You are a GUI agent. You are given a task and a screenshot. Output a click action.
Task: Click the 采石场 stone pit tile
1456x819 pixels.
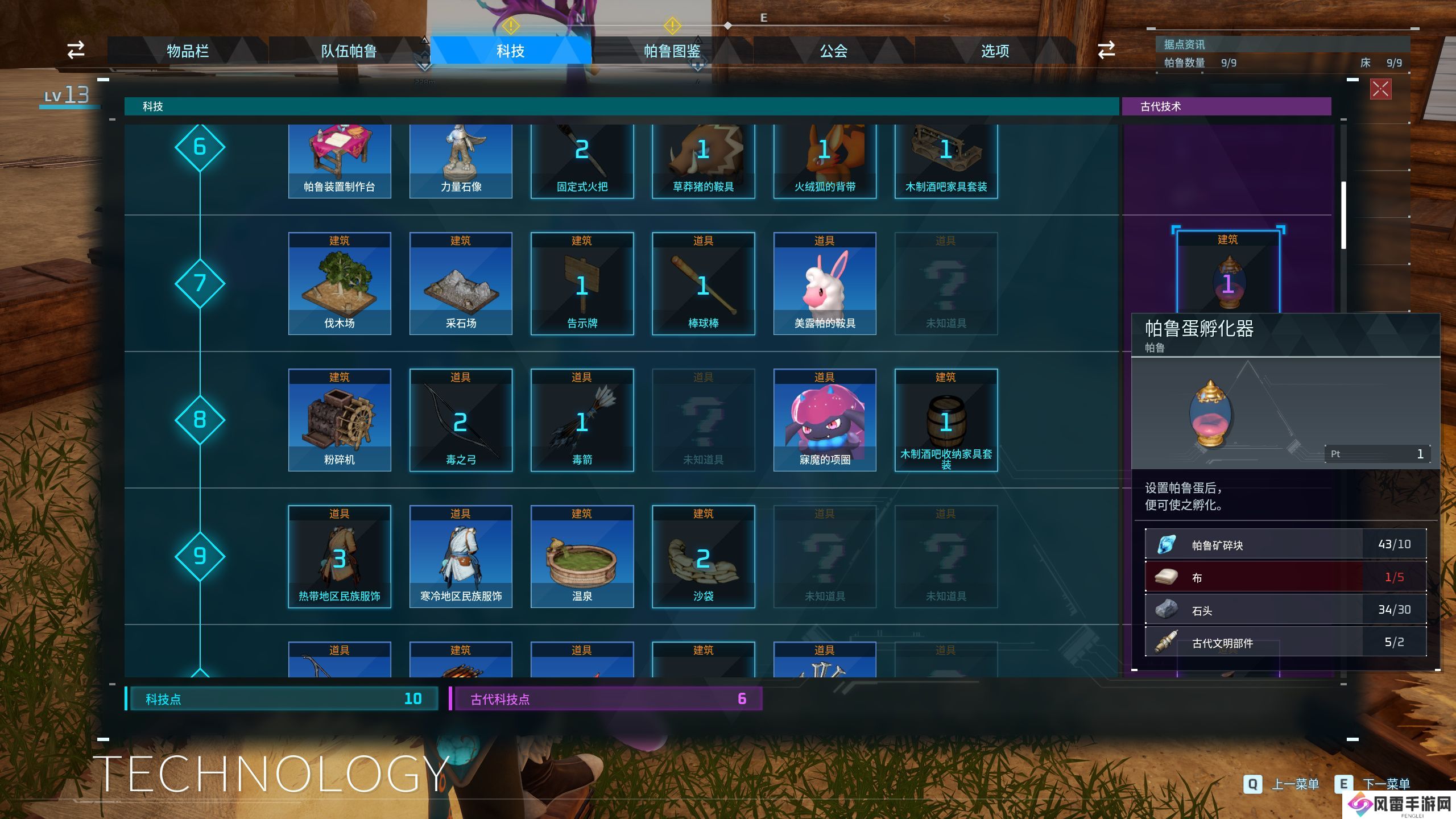coord(461,283)
